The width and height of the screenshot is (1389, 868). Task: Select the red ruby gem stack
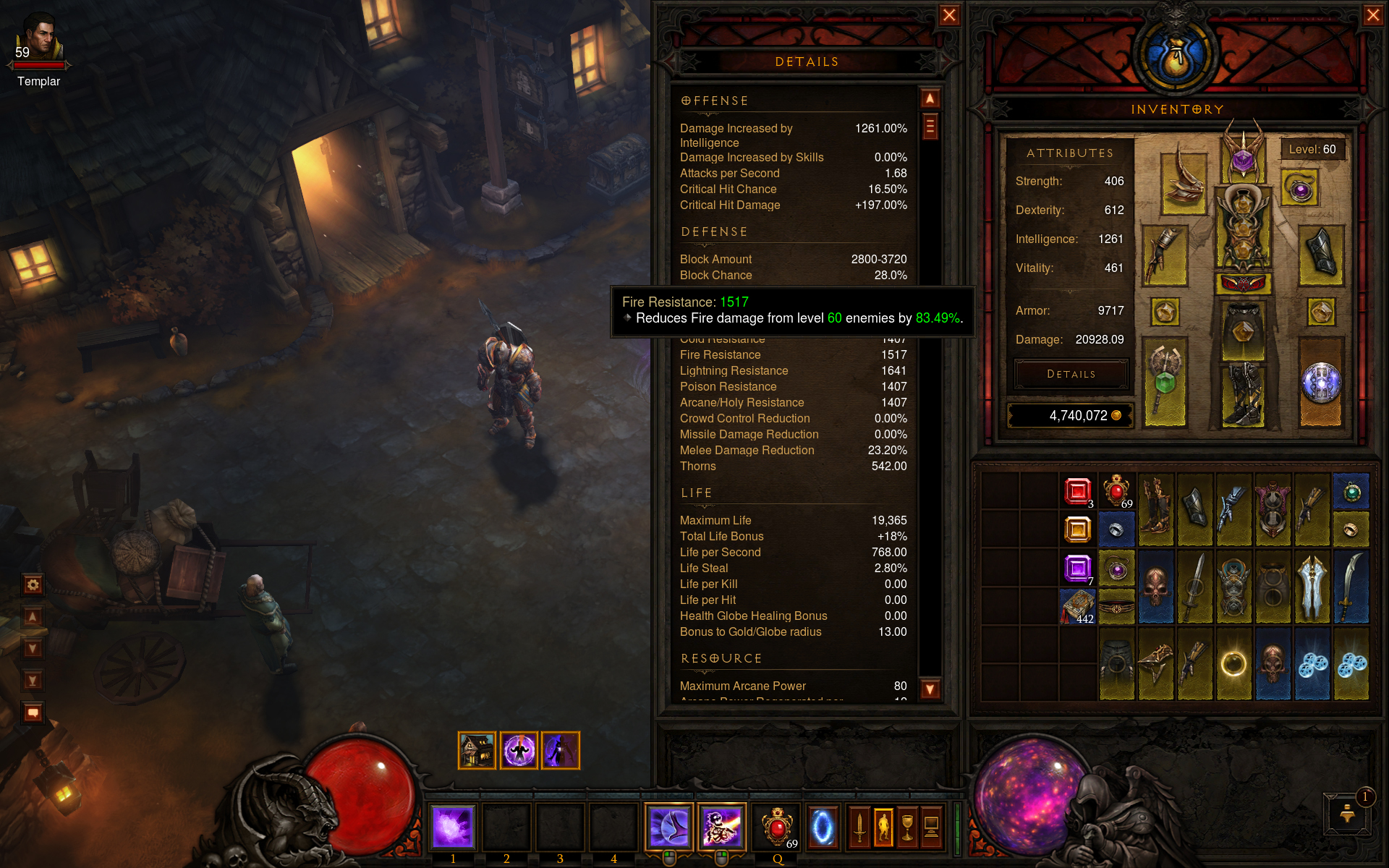(1077, 491)
